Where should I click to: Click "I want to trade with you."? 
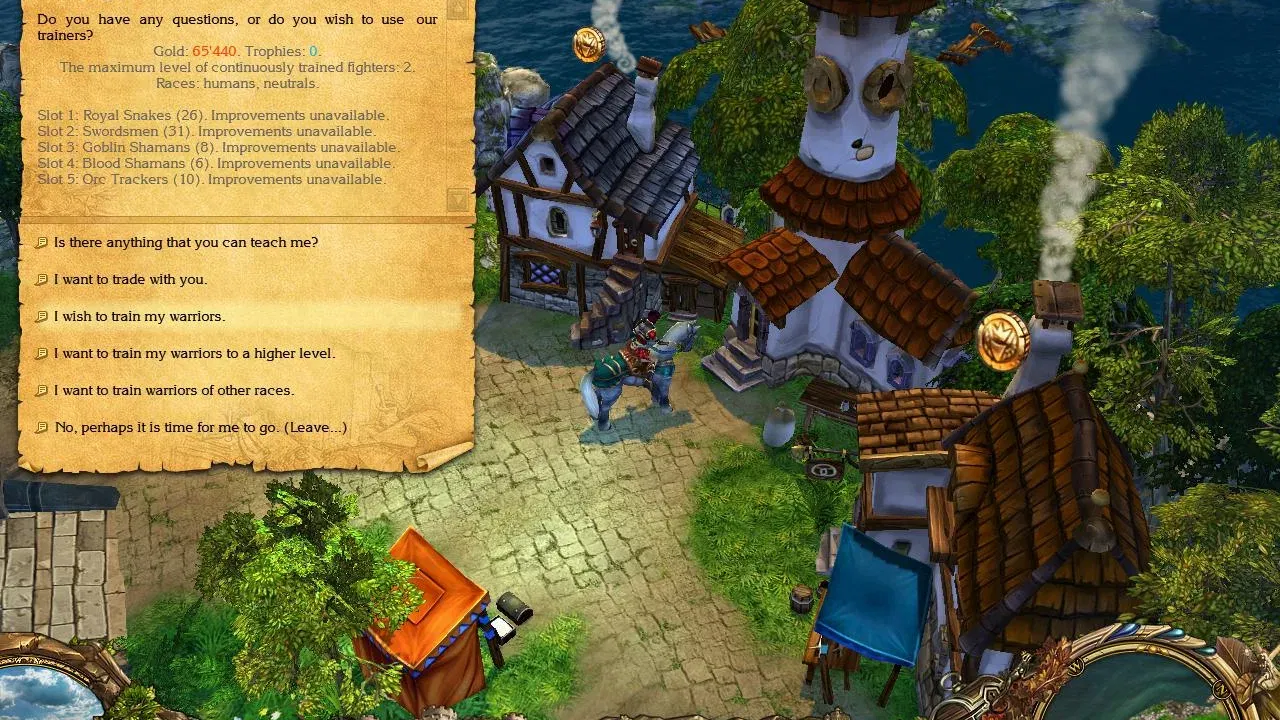(129, 279)
